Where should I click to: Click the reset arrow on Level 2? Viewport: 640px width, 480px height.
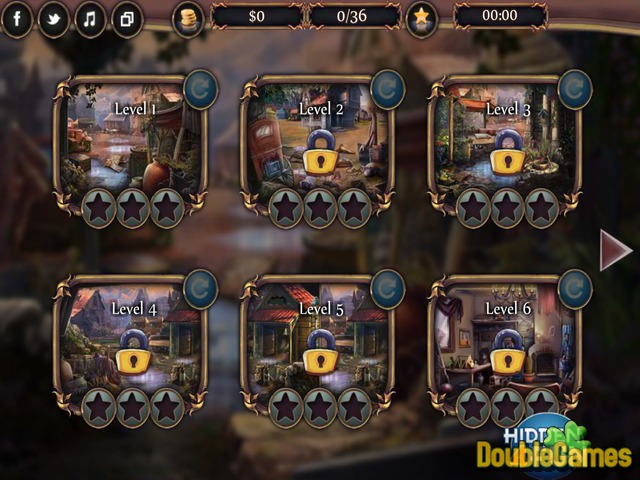[388, 88]
